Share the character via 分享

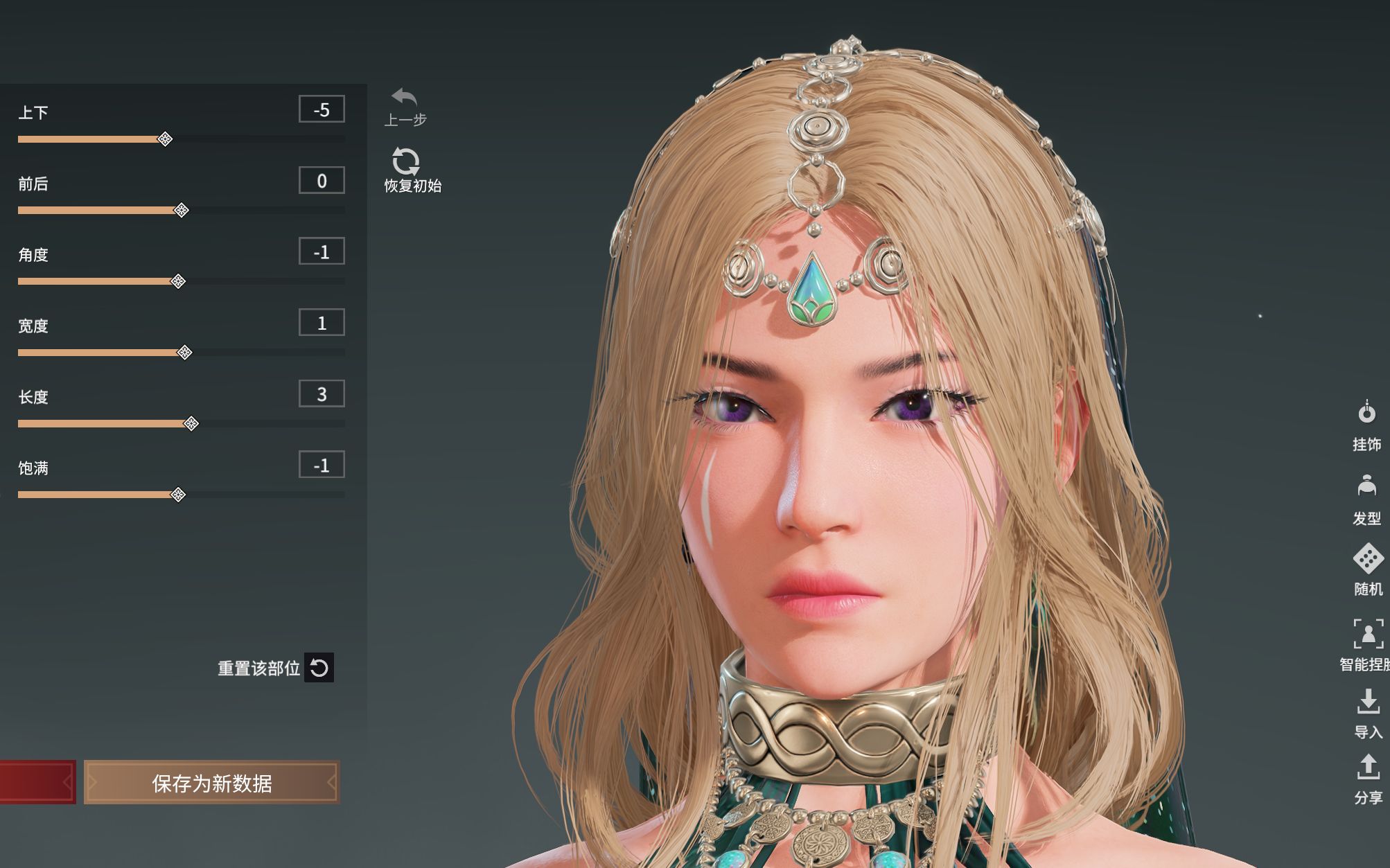click(x=1368, y=768)
